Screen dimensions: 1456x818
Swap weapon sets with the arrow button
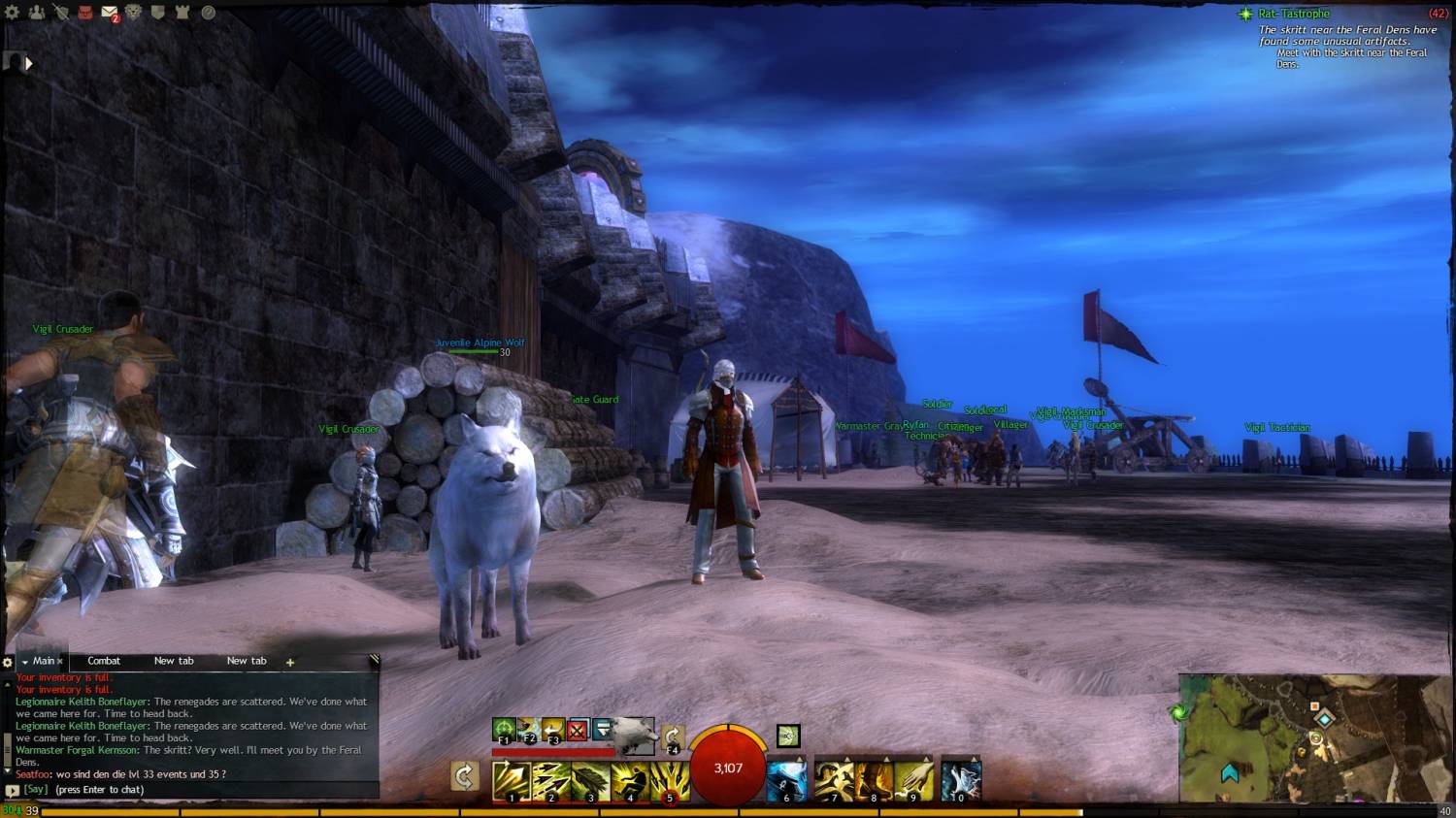point(465,775)
